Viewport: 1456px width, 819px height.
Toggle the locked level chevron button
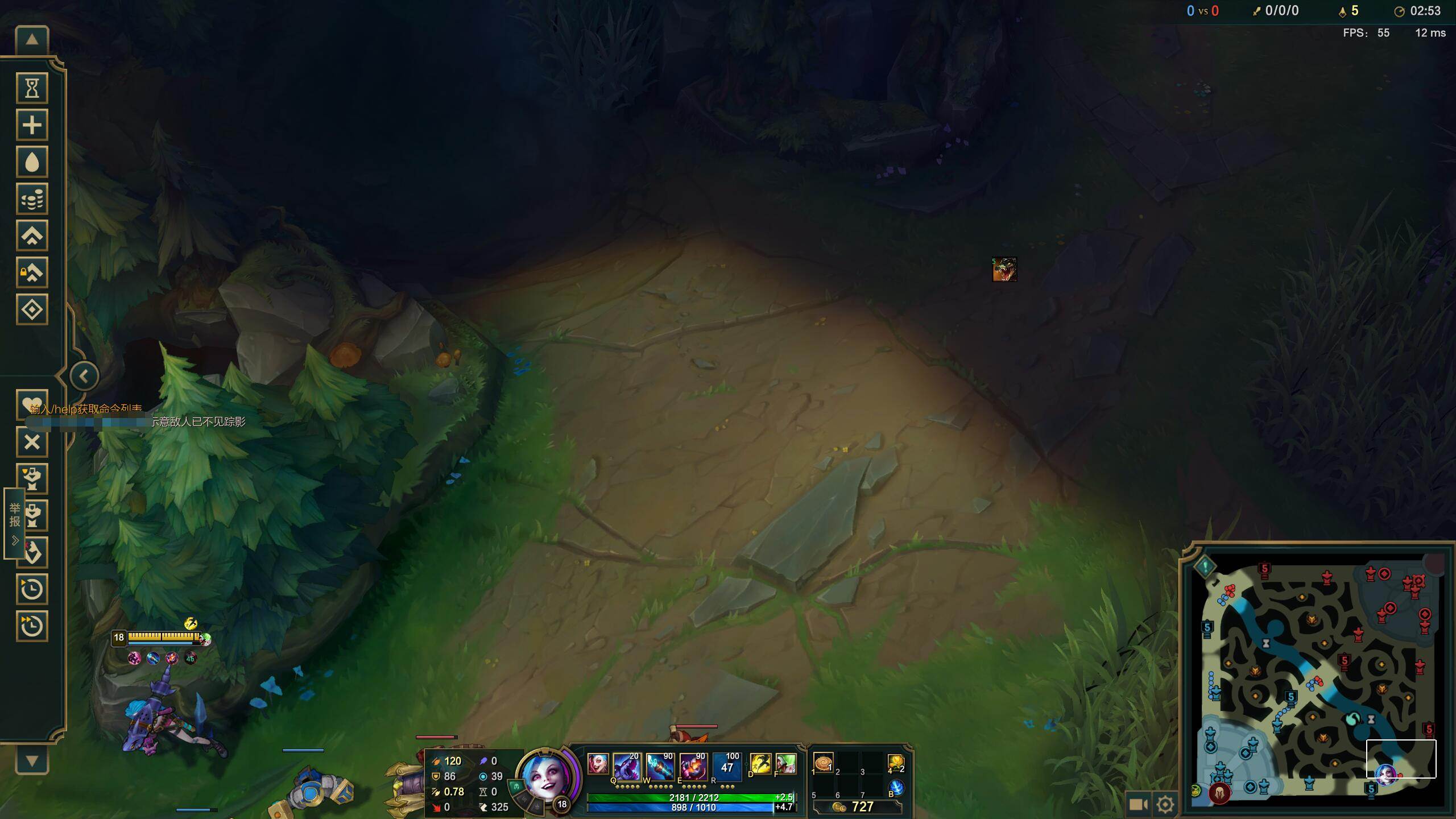pyautogui.click(x=32, y=273)
